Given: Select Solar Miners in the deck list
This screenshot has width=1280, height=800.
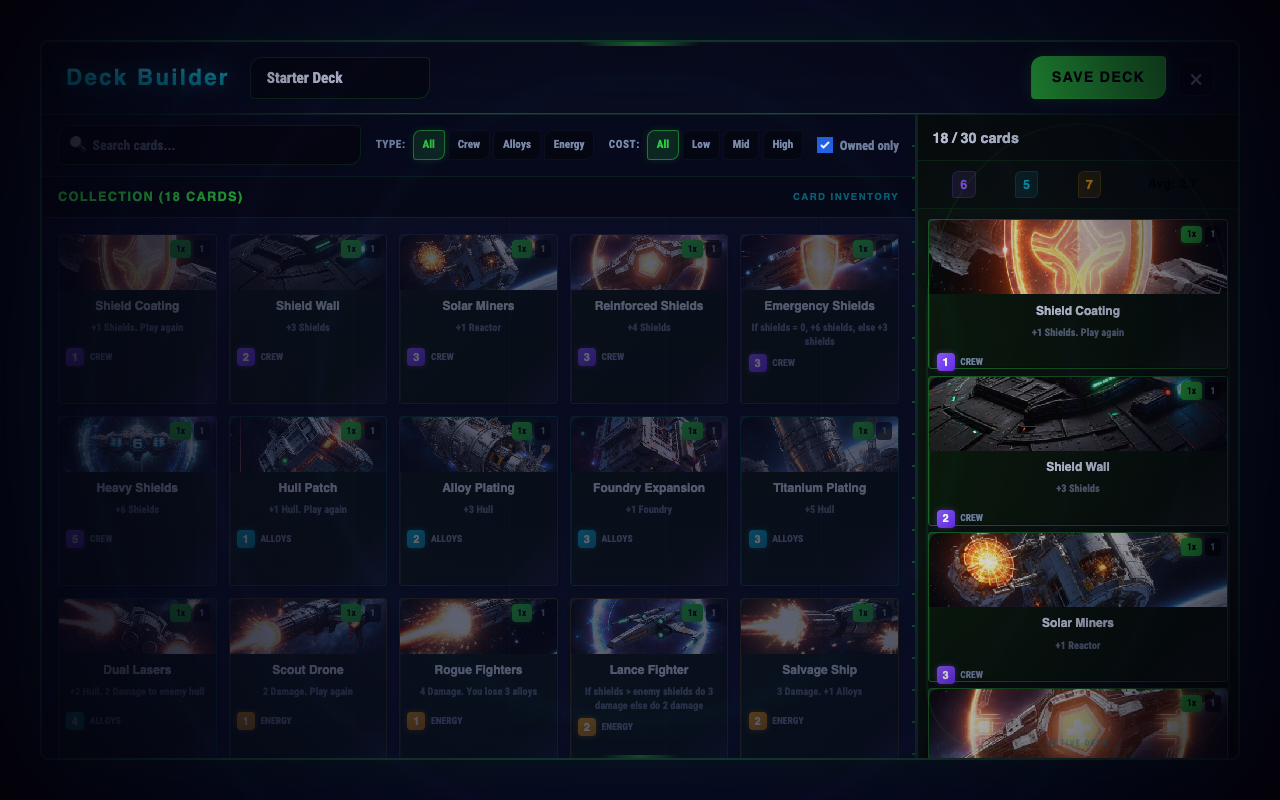Looking at the screenshot, I should (x=1077, y=607).
